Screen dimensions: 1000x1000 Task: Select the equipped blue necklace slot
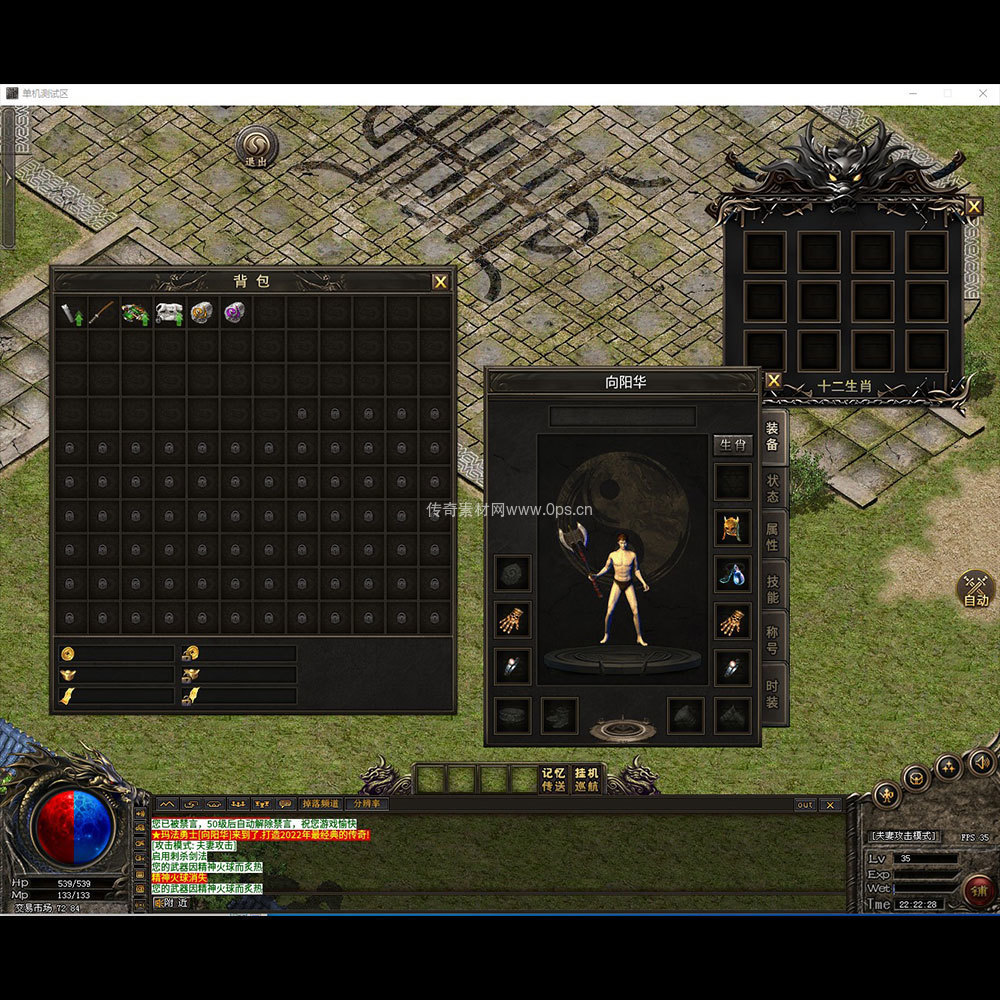coord(732,574)
